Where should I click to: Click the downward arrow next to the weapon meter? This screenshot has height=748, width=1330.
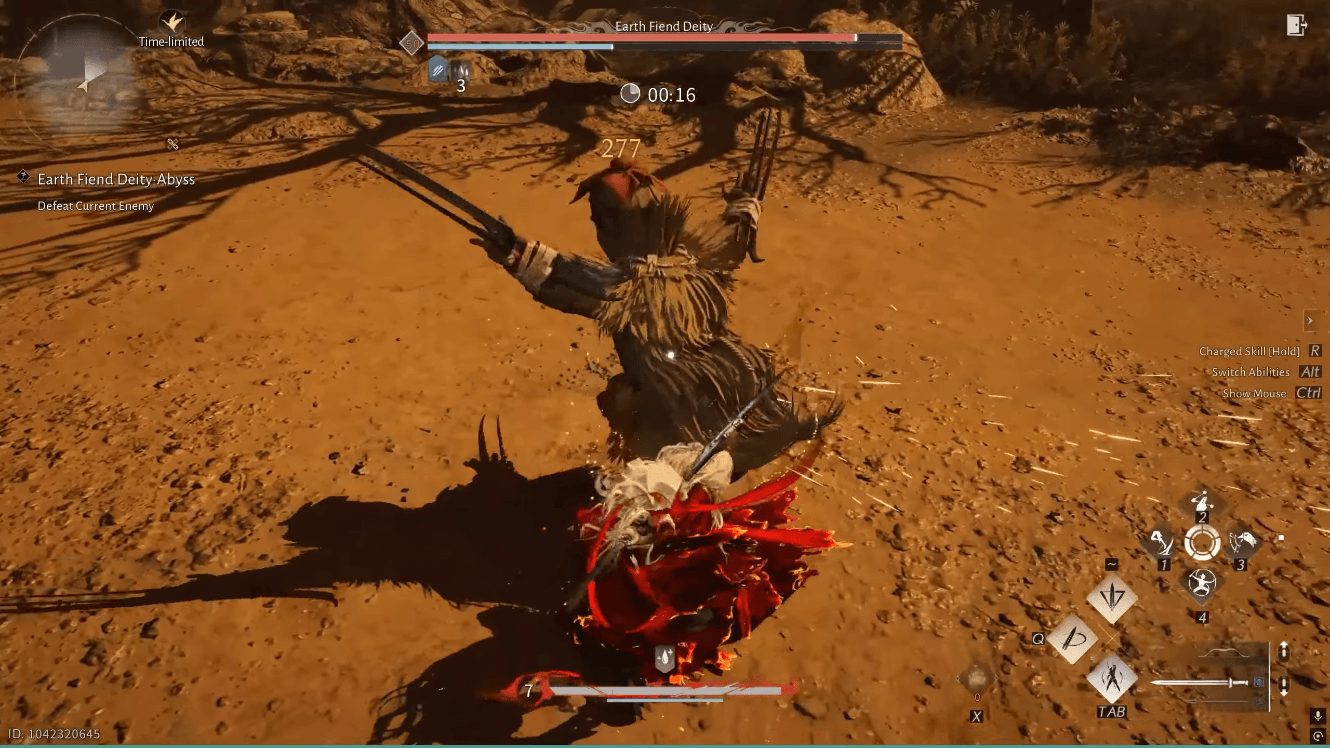1285,685
